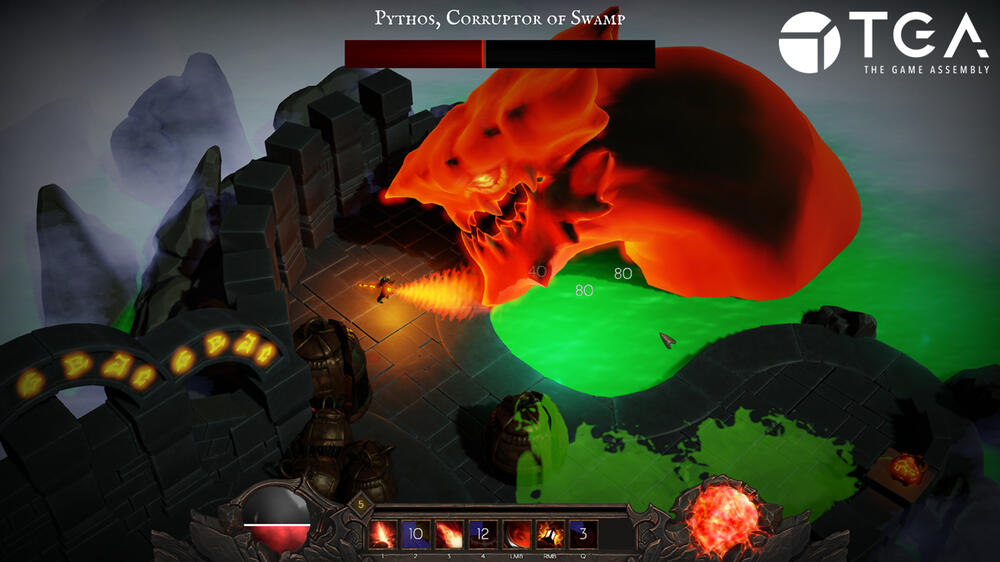
Task: Activate the RMB flame burst ability icon
Action: [x=549, y=533]
